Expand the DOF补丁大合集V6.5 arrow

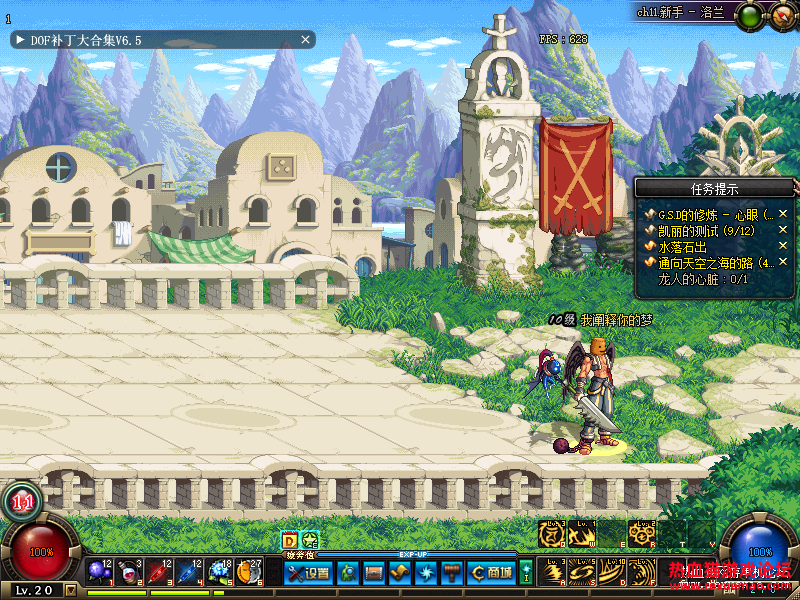coord(20,40)
